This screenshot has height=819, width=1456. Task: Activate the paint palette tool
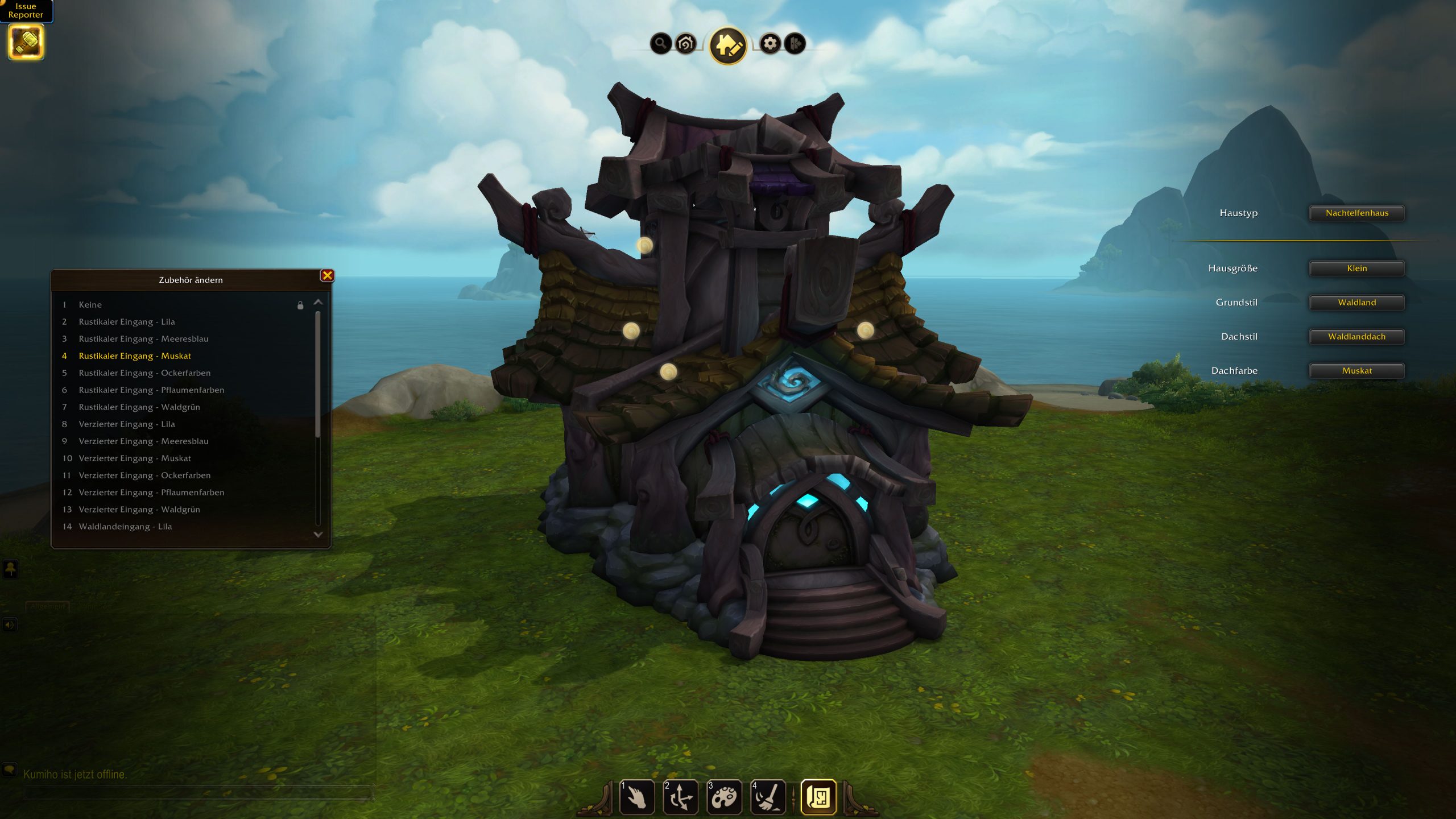point(724,797)
